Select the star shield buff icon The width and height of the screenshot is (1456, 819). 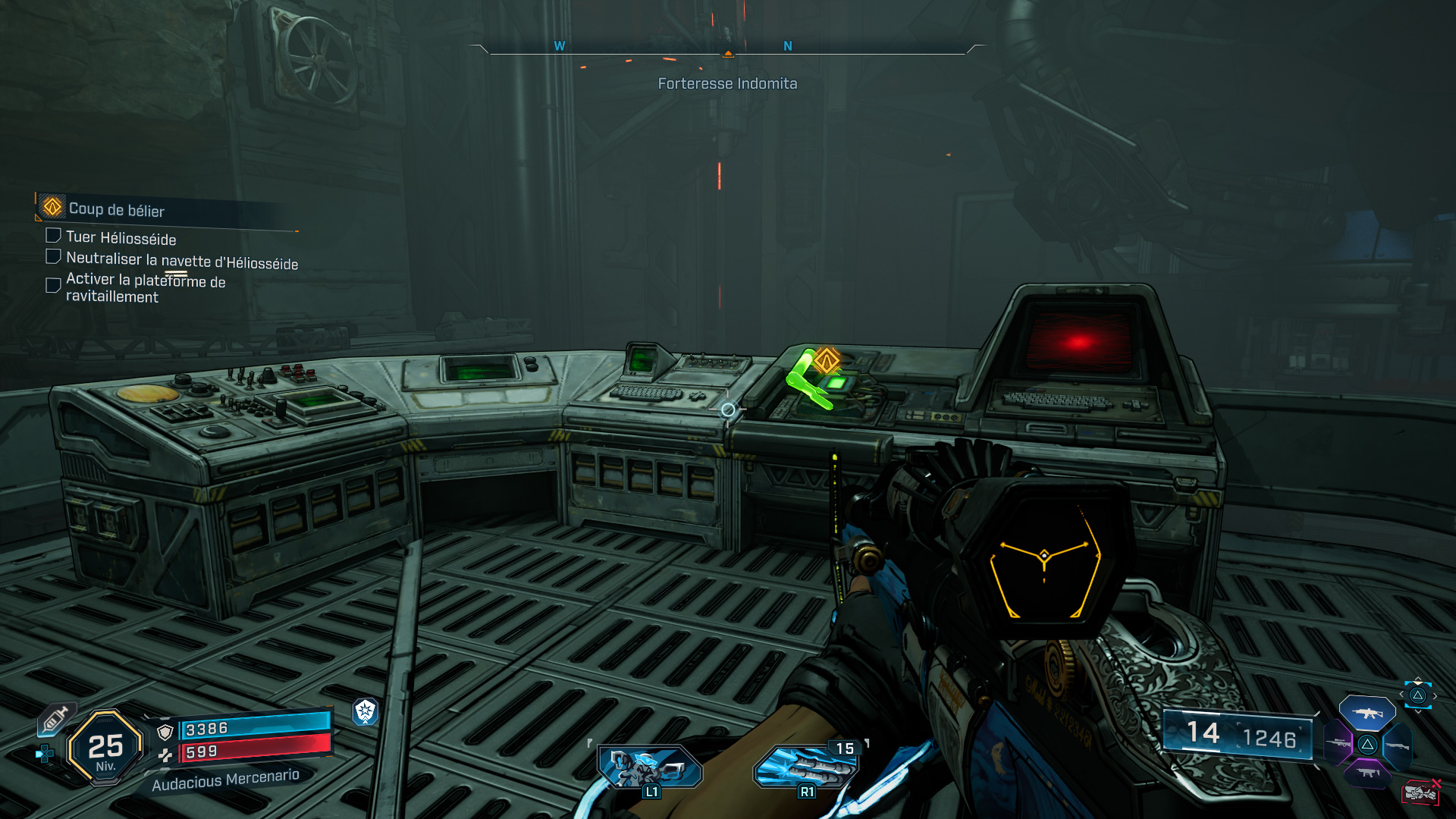coord(366,711)
